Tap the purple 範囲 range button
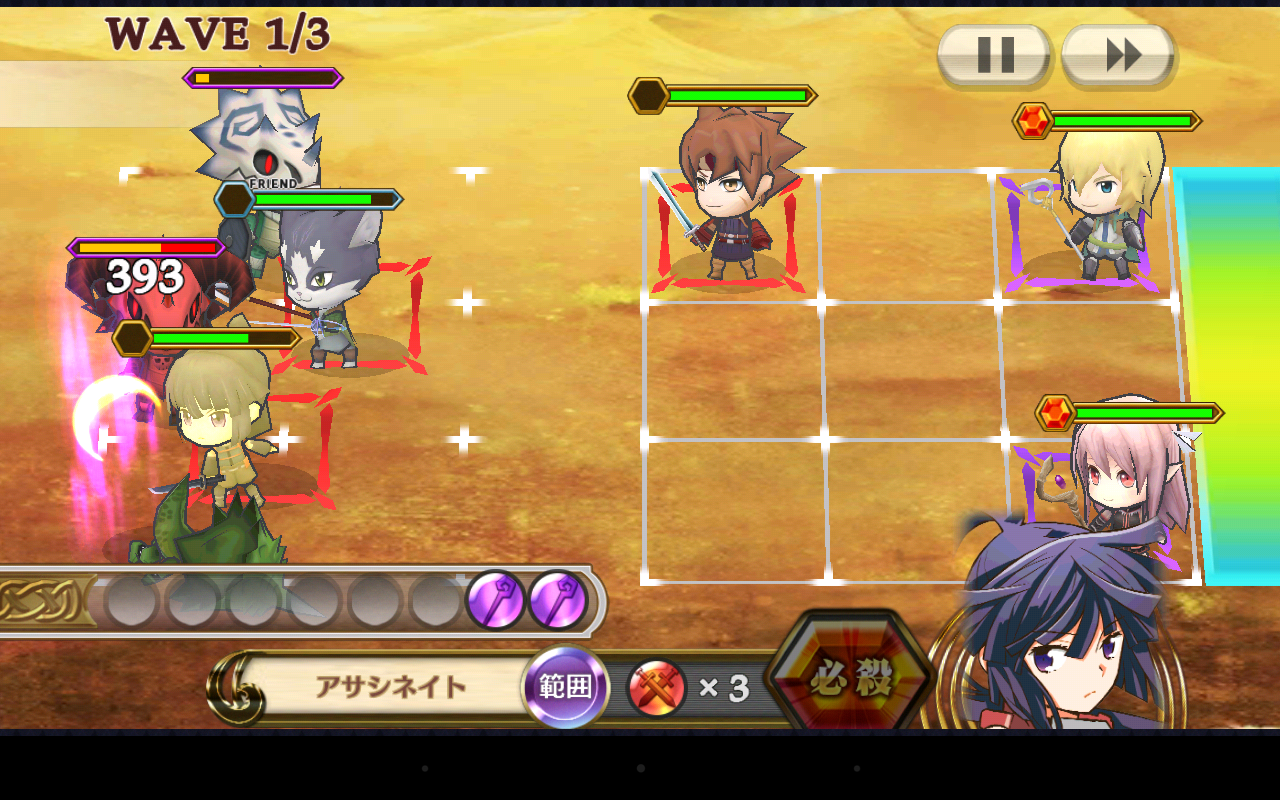1280x800 pixels. [x=566, y=687]
